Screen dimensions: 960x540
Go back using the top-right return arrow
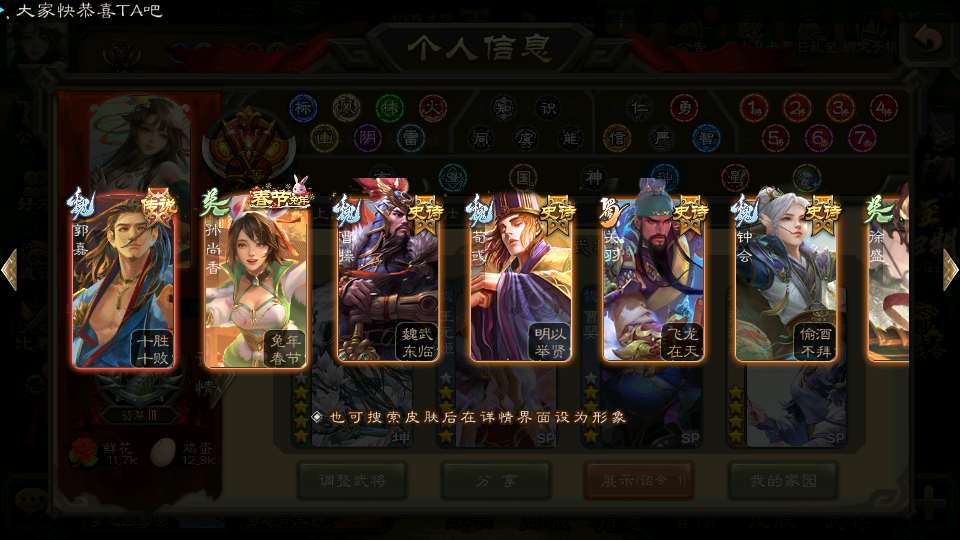[x=929, y=41]
